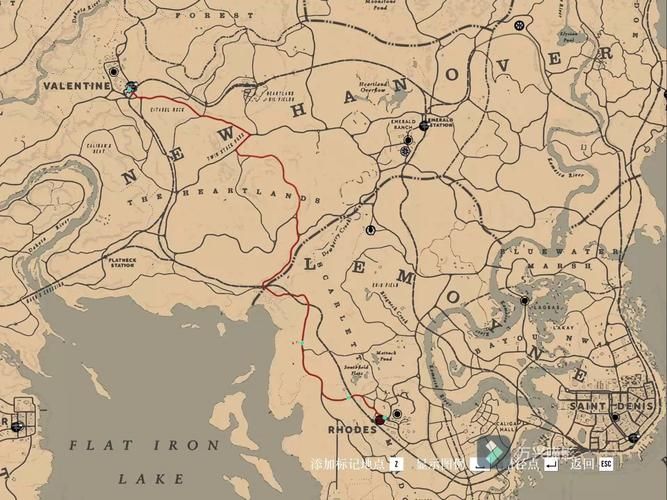Select the marker near Dewberry Creek

point(370,230)
